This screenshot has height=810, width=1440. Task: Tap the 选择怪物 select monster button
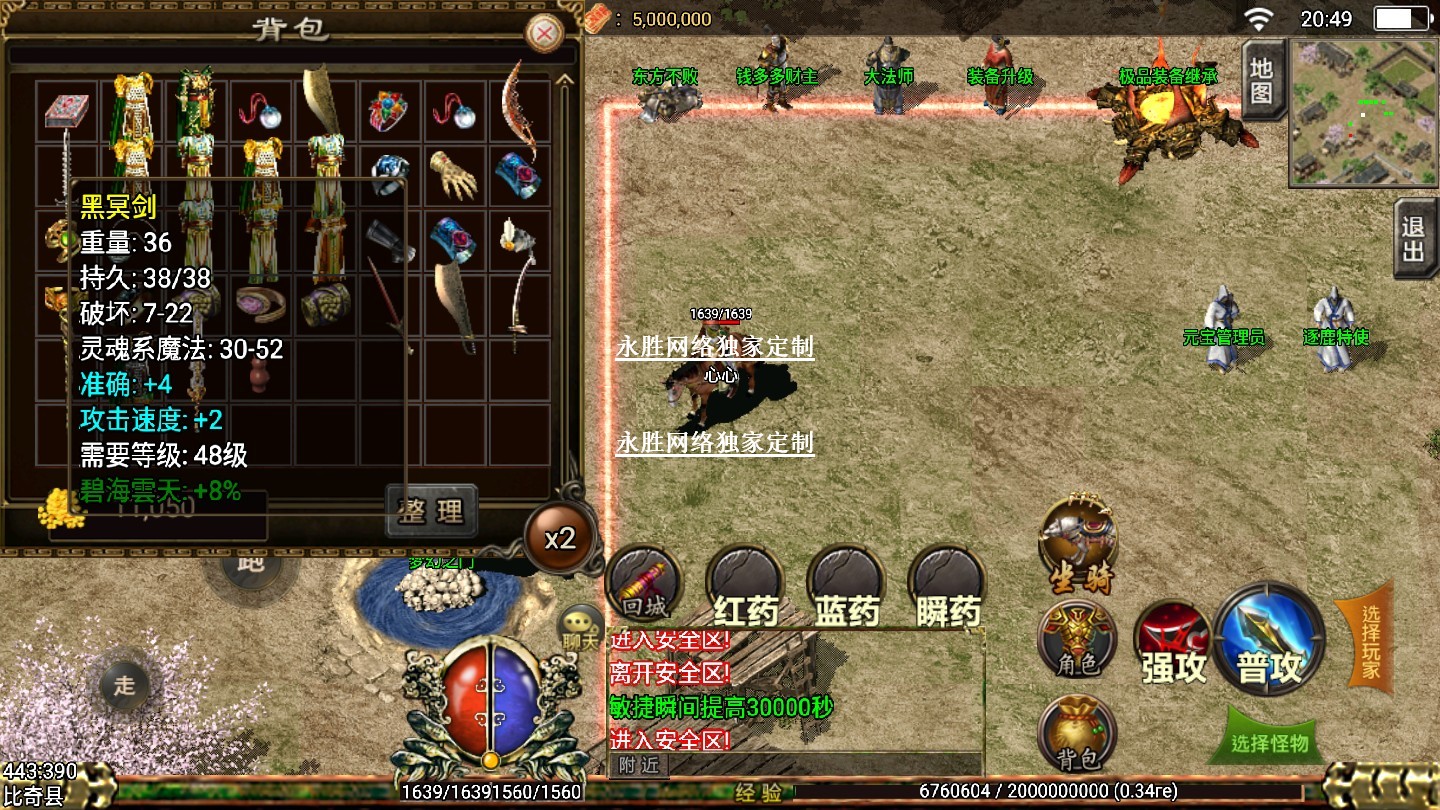pyautogui.click(x=1270, y=742)
